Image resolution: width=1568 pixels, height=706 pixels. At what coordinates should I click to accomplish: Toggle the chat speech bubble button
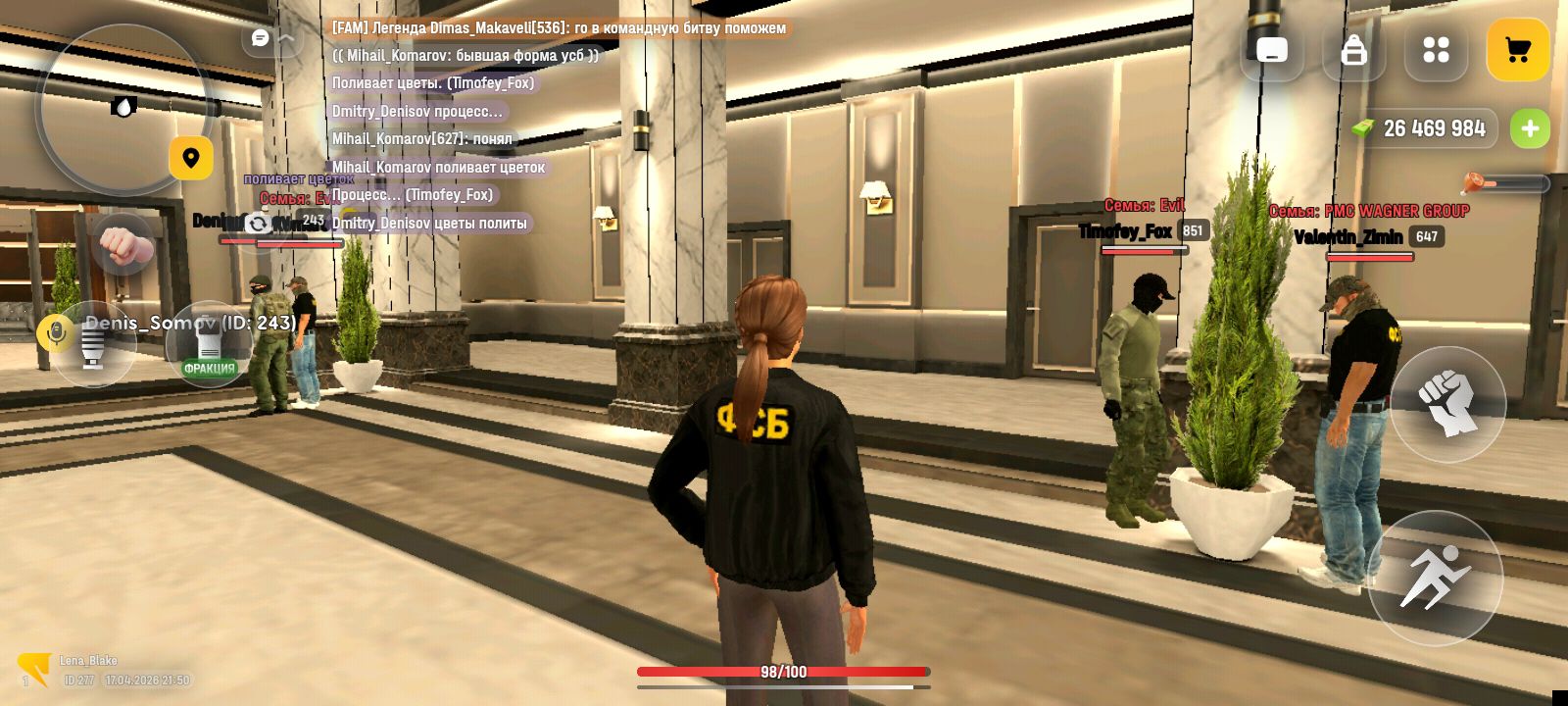click(261, 38)
